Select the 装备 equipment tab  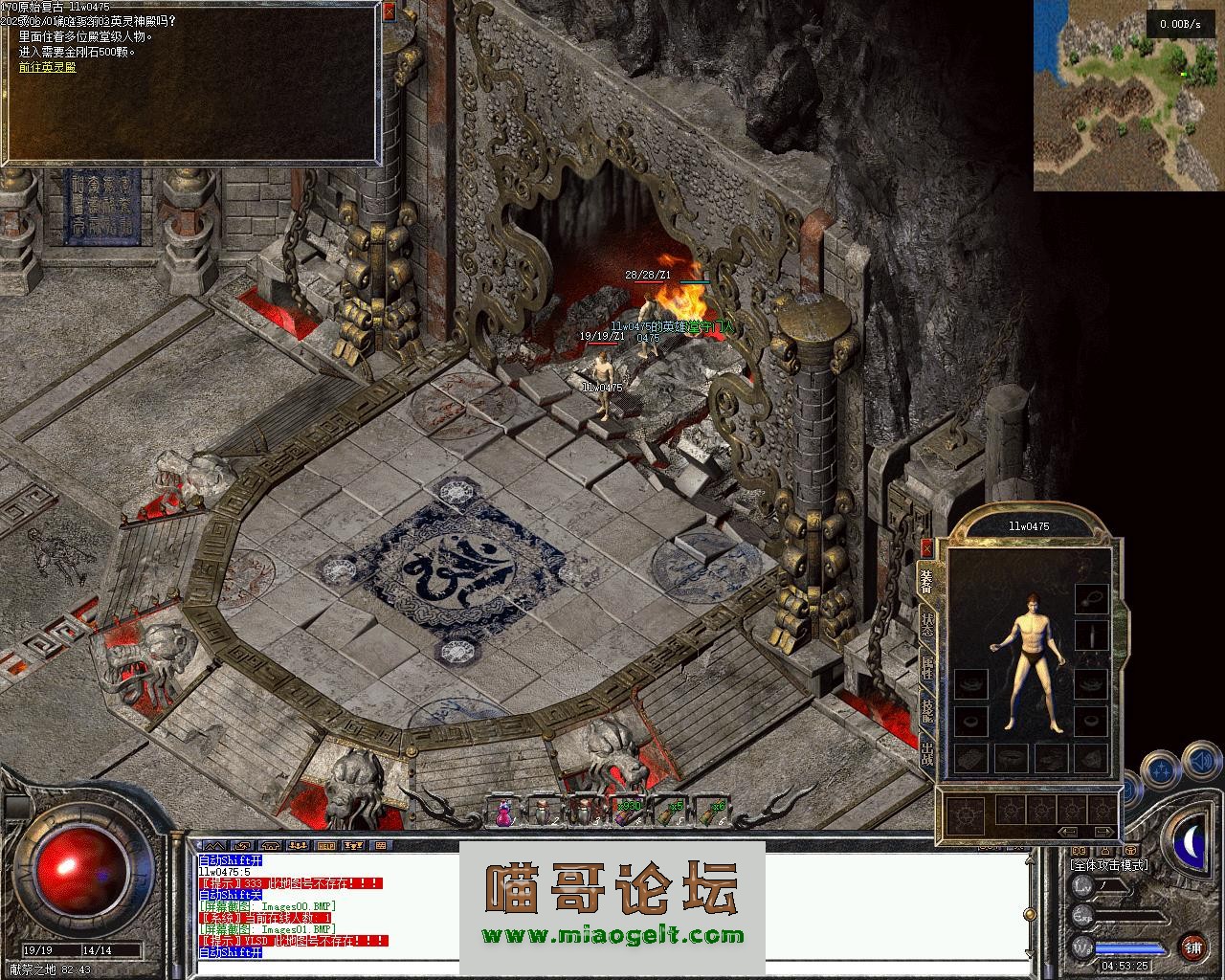coord(926,581)
